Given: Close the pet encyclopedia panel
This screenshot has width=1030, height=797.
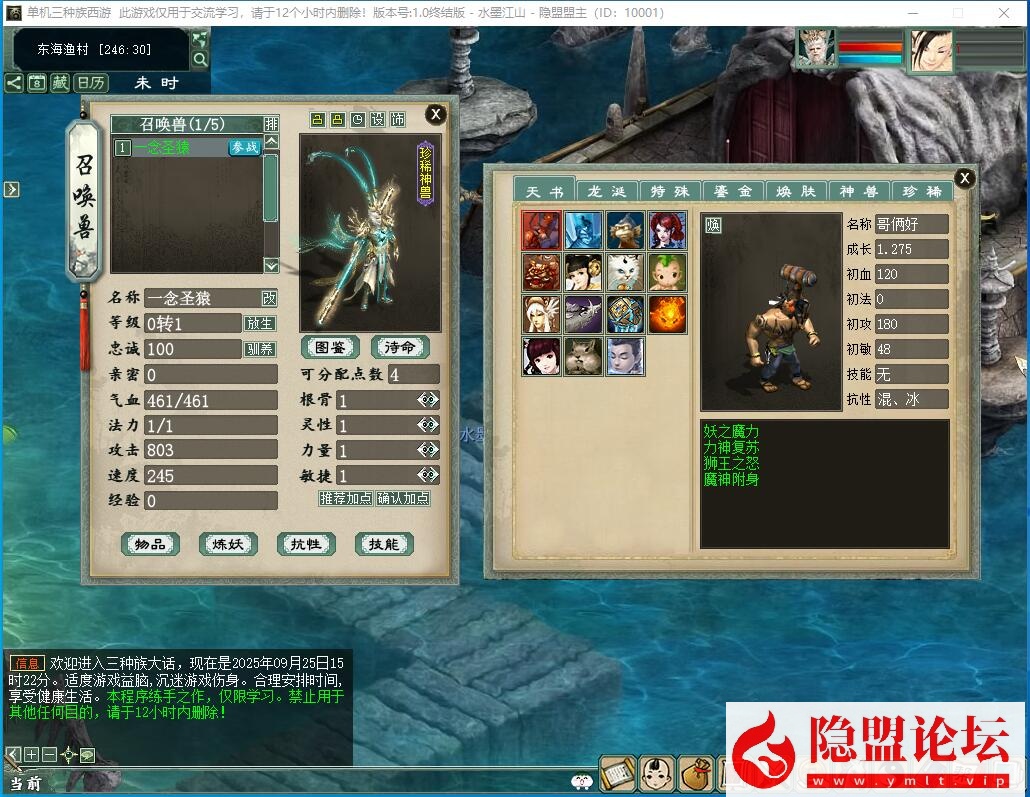Looking at the screenshot, I should pos(964,178).
